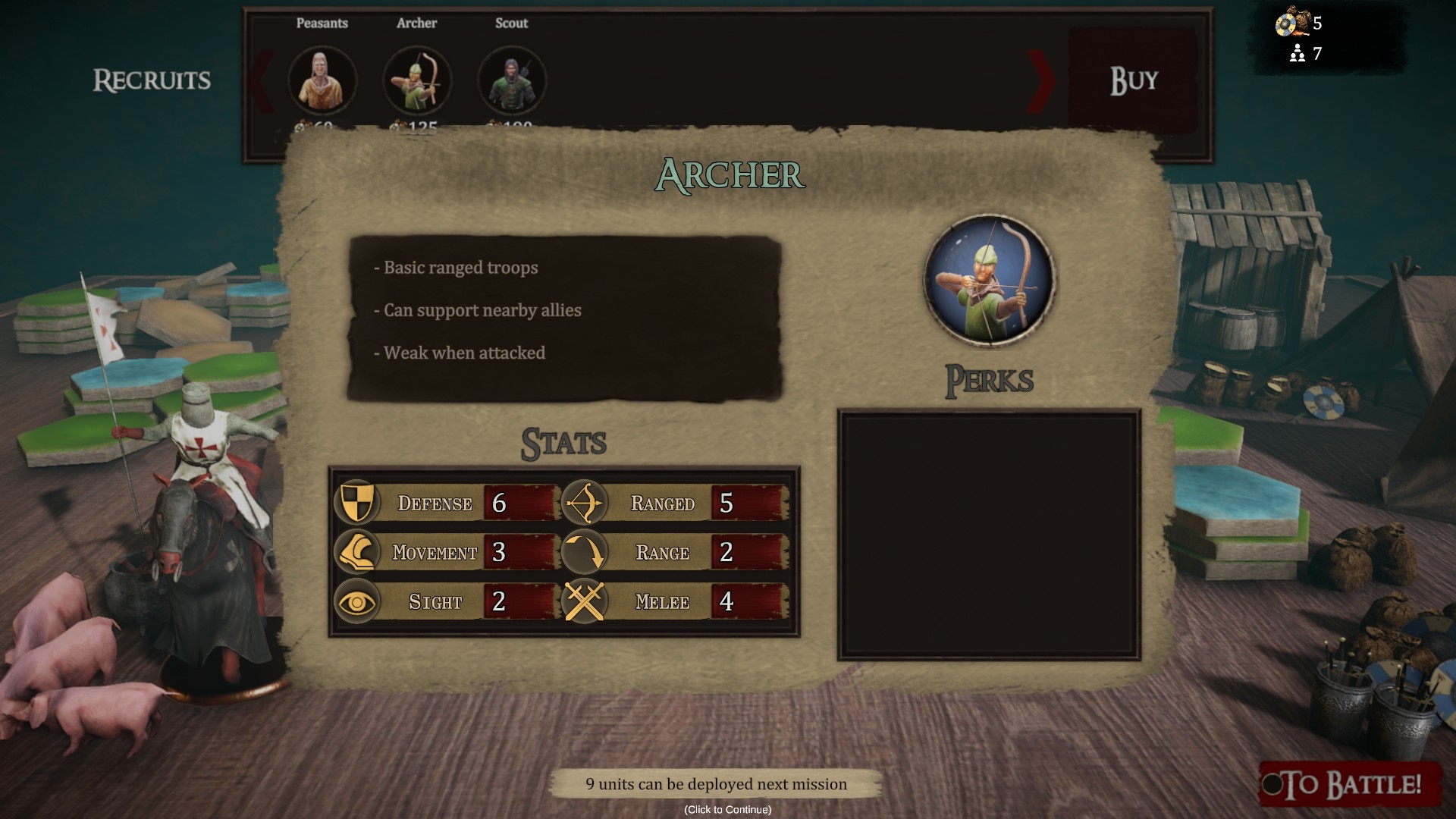Pick the Scout recruit portrait

pyautogui.click(x=512, y=80)
